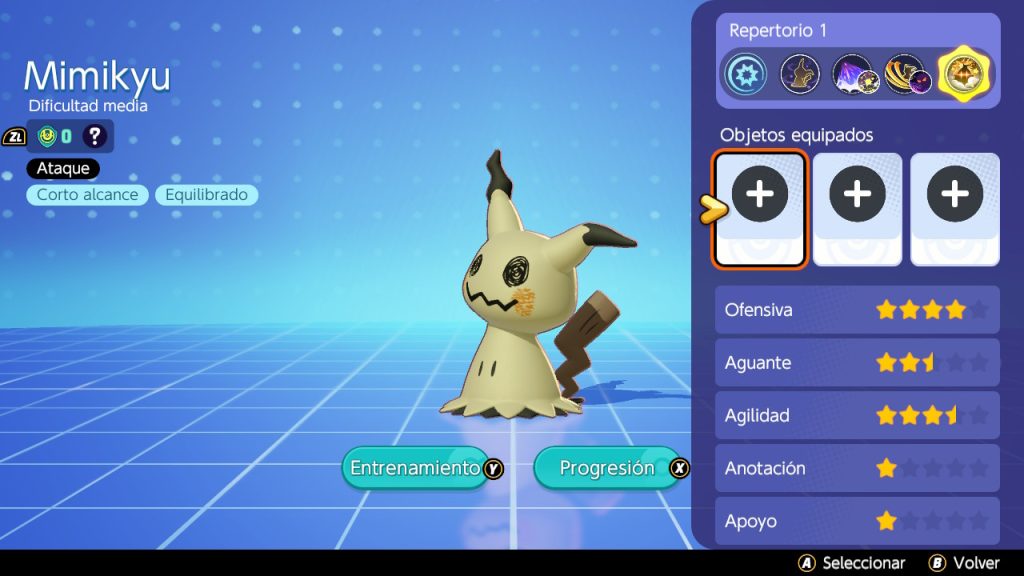Click the Corto alcance tag
Viewport: 1024px width, 576px height.
(x=88, y=195)
